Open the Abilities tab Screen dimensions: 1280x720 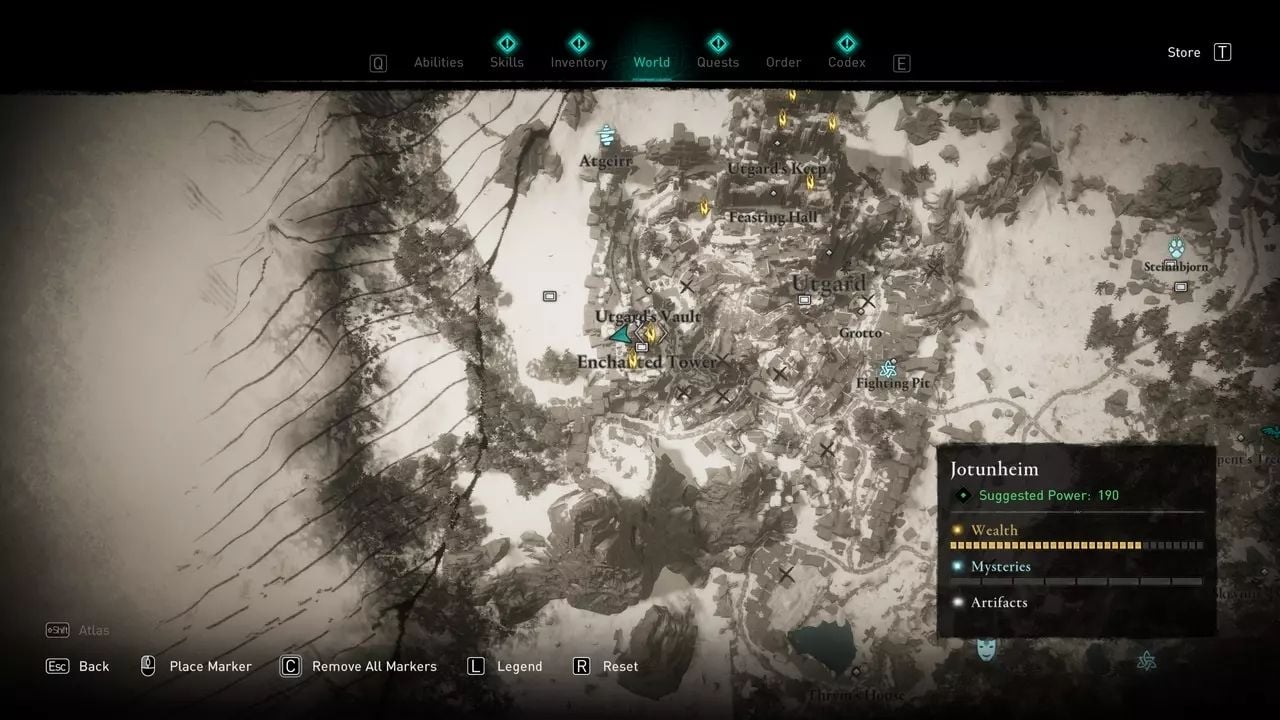438,62
